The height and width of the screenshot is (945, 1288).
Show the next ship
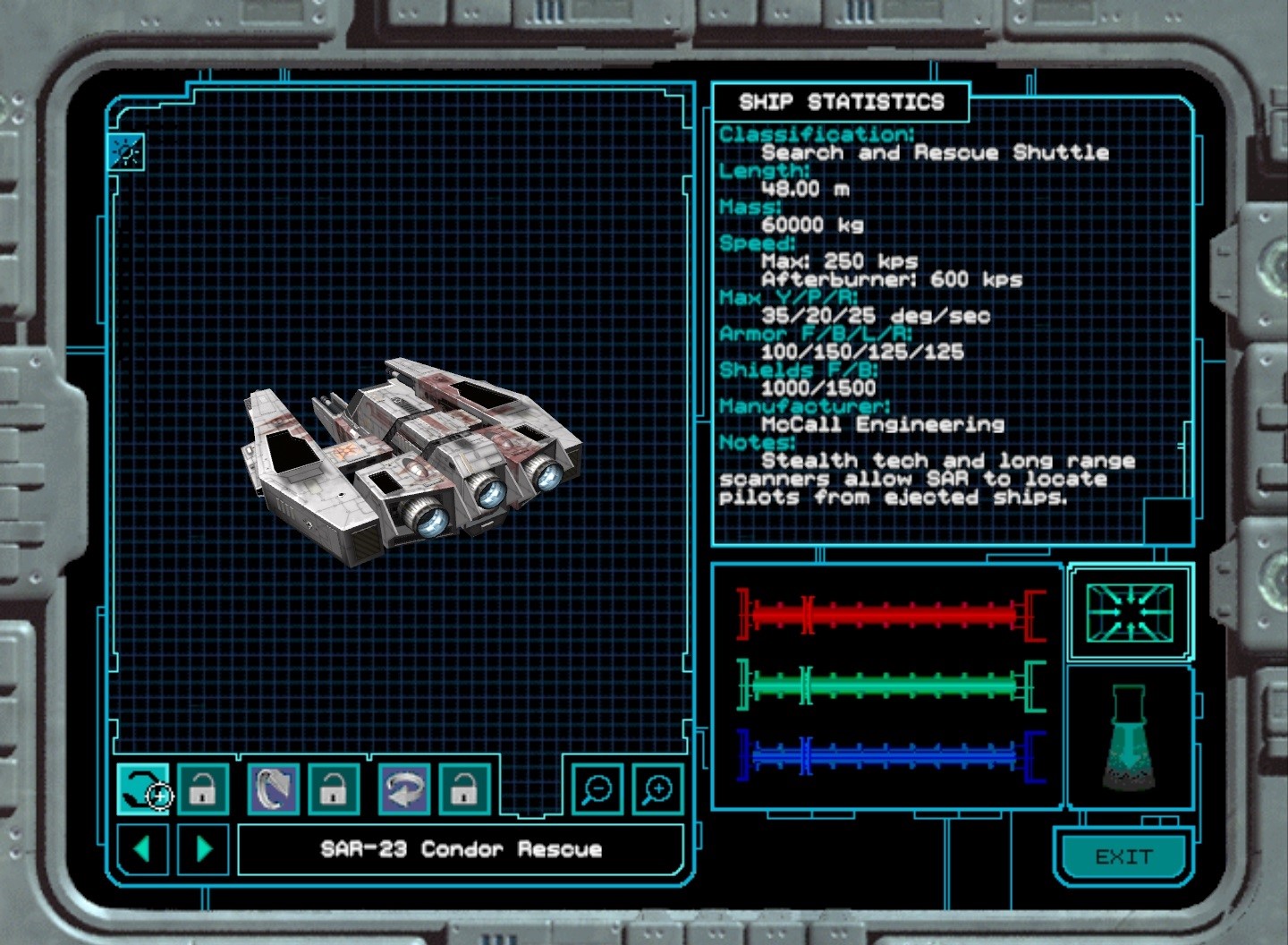click(204, 848)
